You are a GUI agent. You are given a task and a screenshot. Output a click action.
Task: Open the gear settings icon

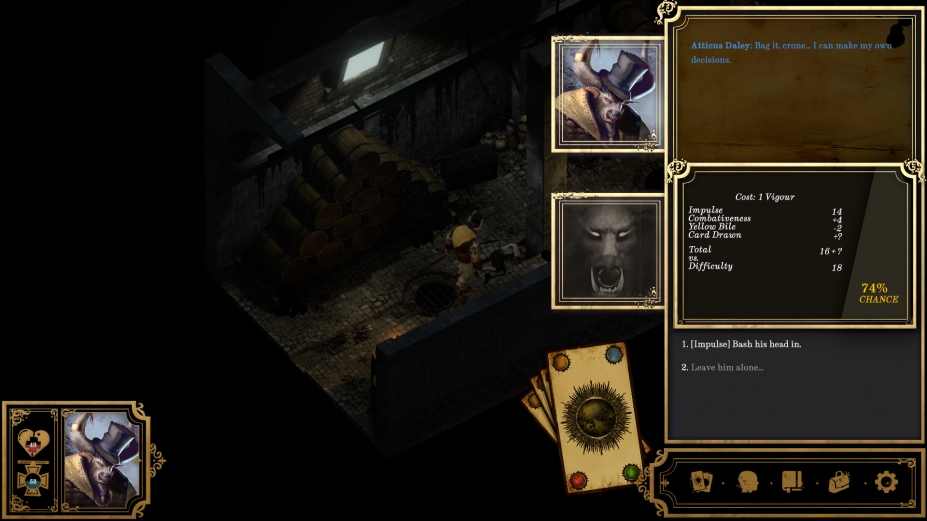pyautogui.click(x=886, y=482)
